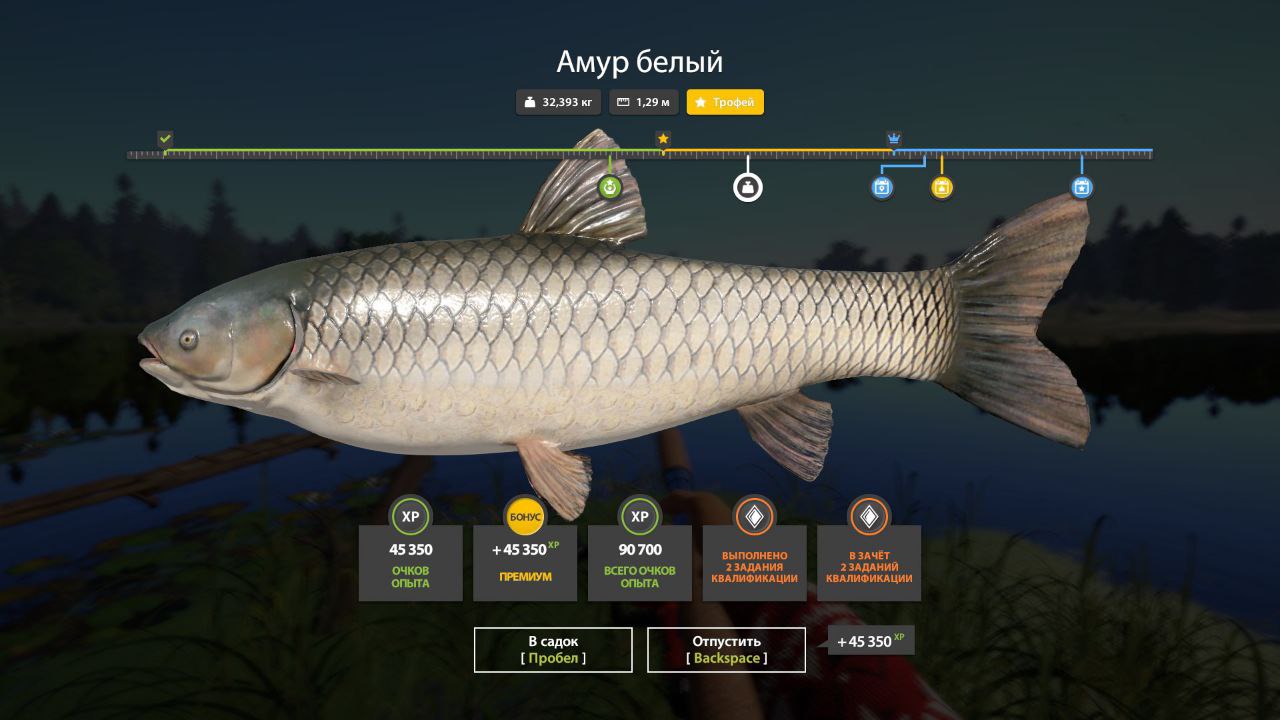Select the white weight marker on the scale
1280x720 pixels.
748,187
